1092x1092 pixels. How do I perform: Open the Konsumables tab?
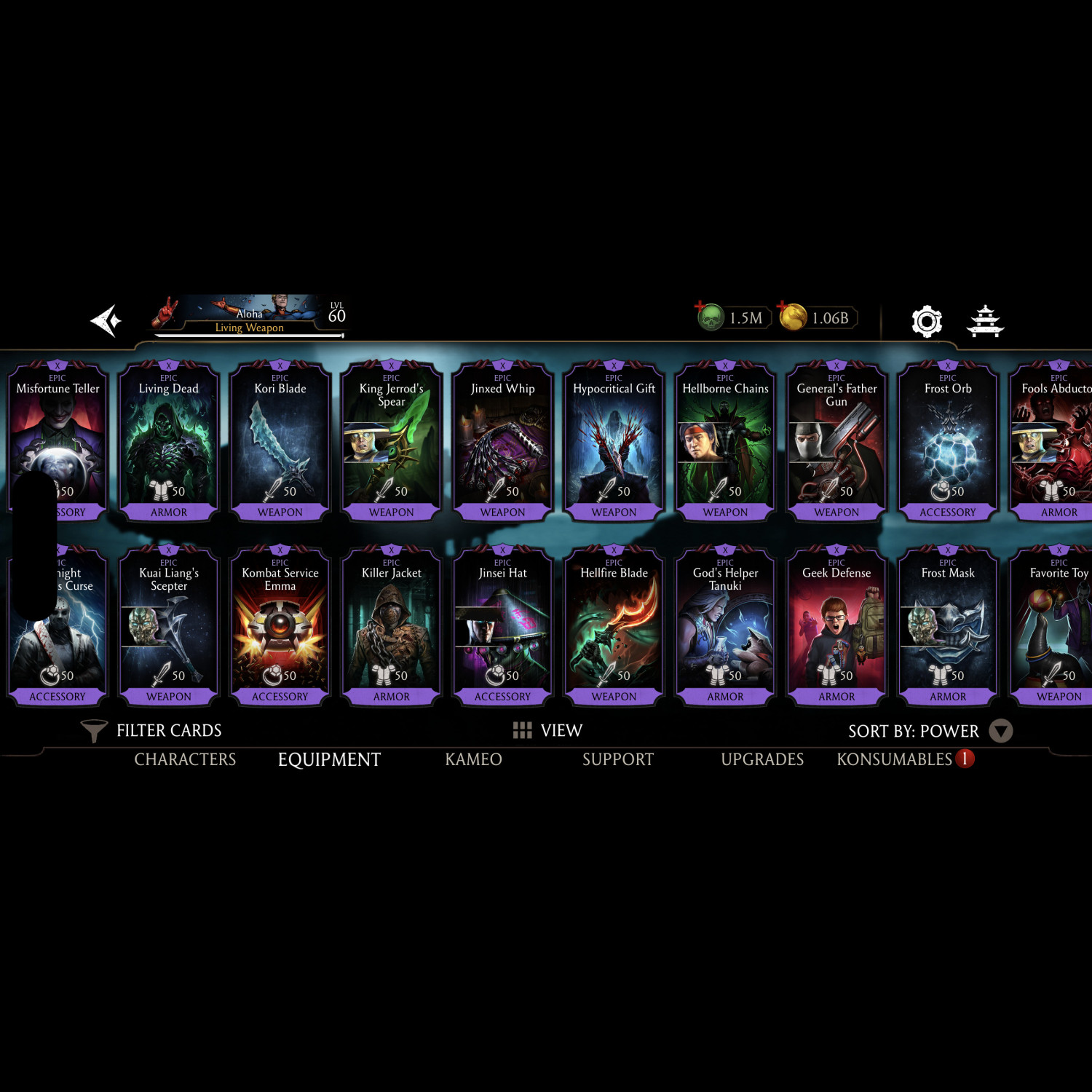click(x=895, y=759)
